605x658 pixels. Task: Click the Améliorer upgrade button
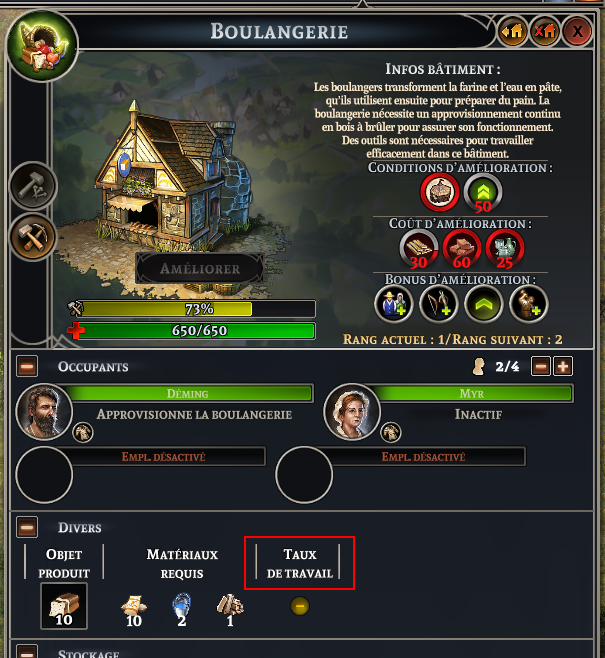tap(200, 269)
